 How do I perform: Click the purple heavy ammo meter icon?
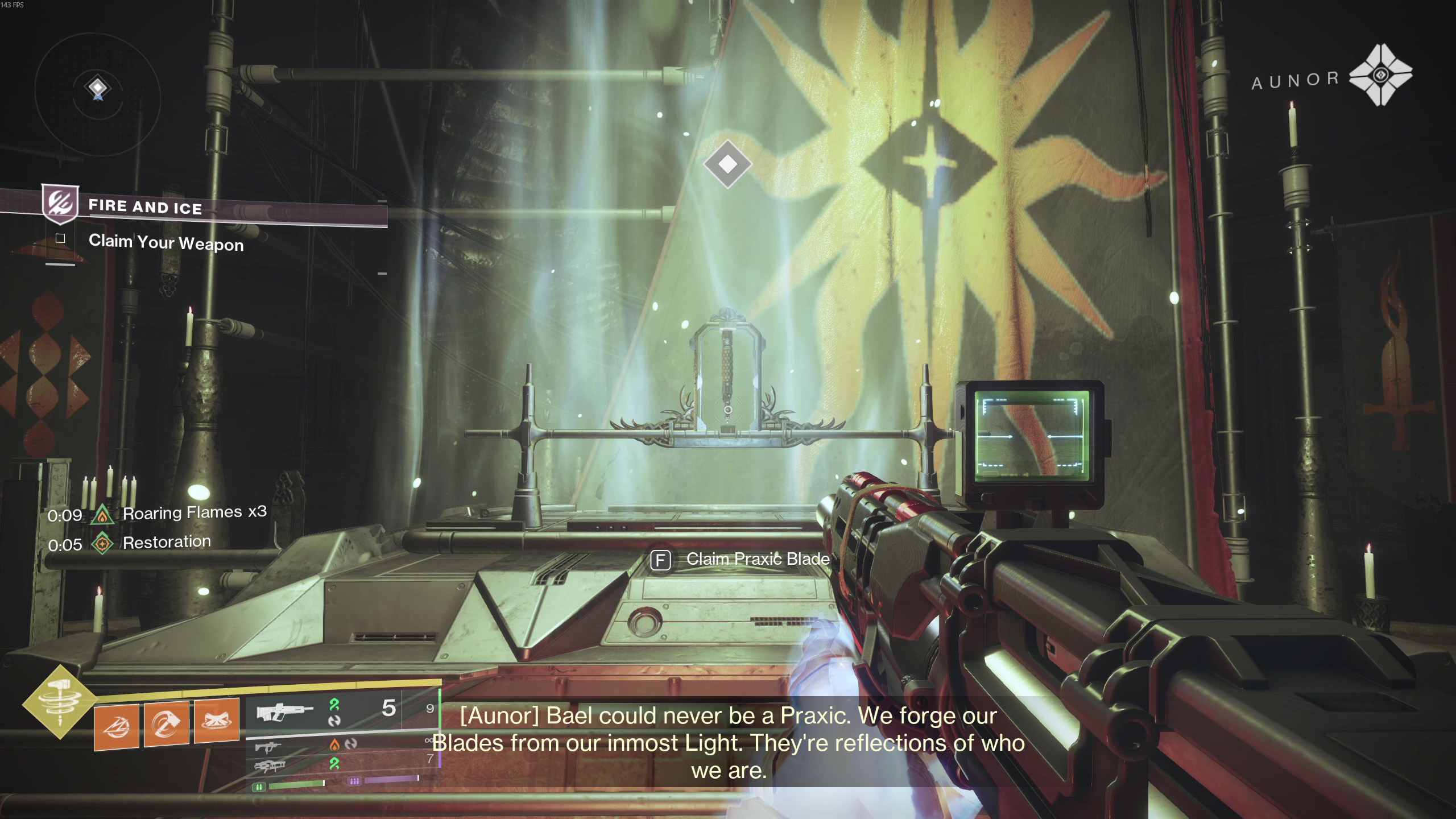pos(354,781)
